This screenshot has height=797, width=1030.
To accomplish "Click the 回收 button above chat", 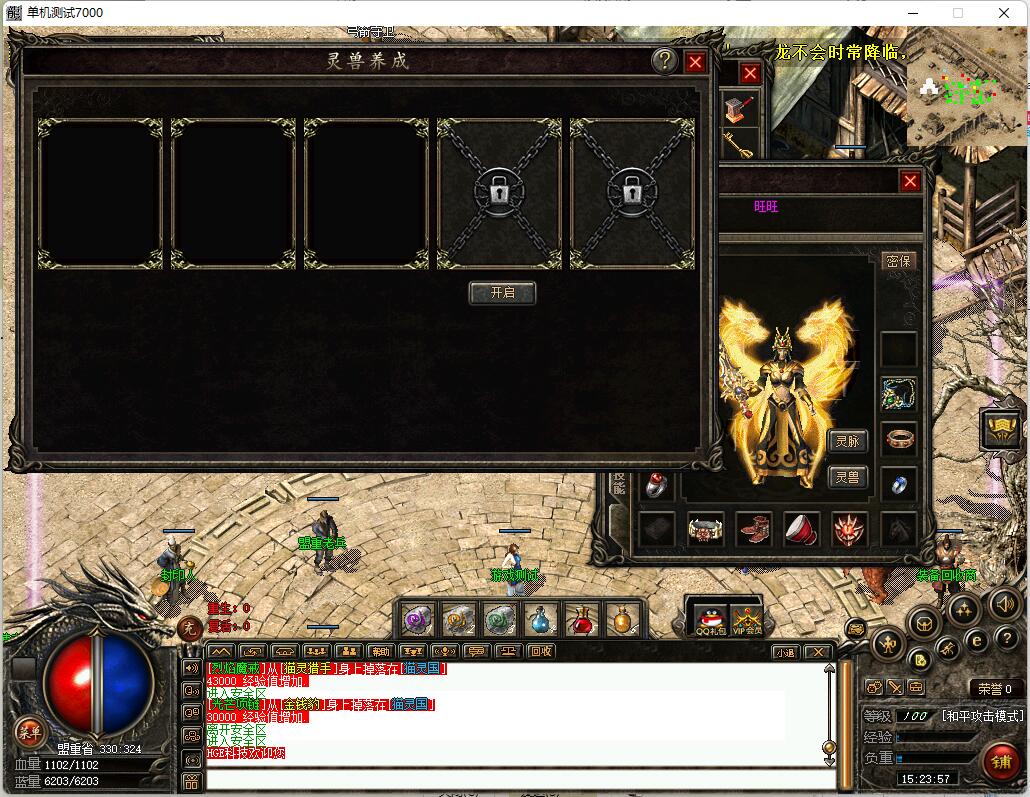I will [541, 651].
